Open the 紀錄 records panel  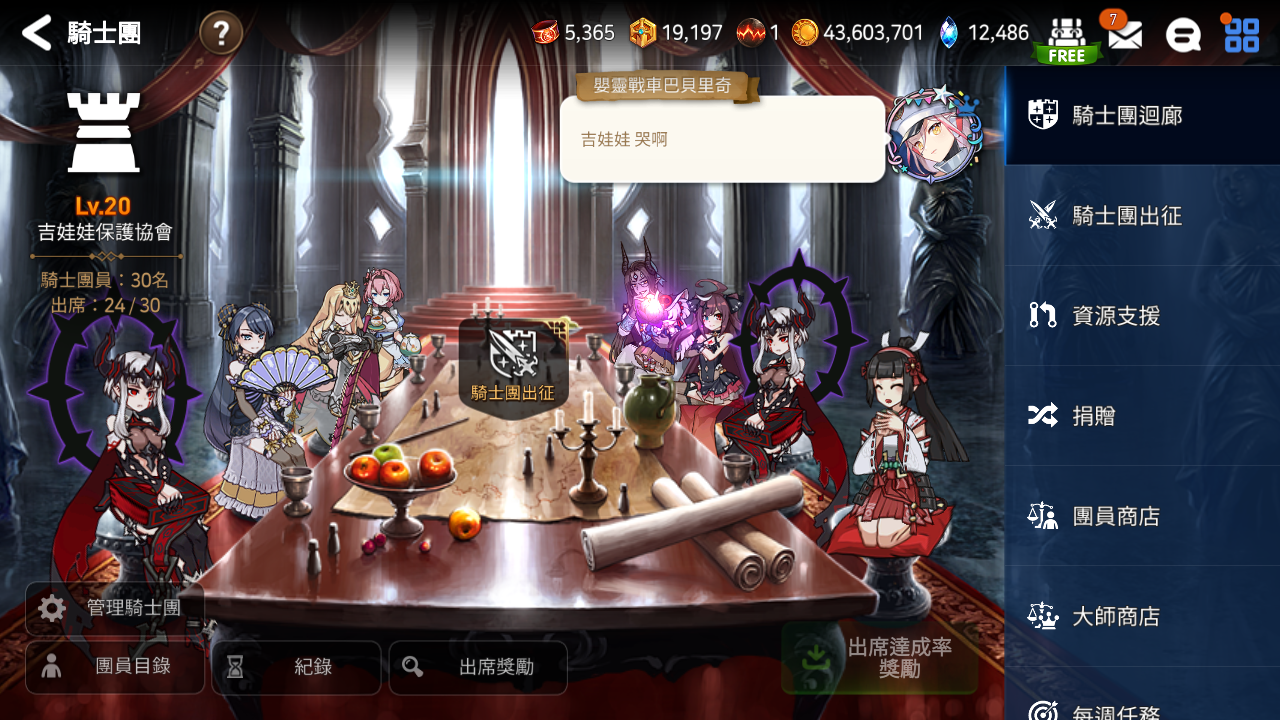click(x=296, y=668)
